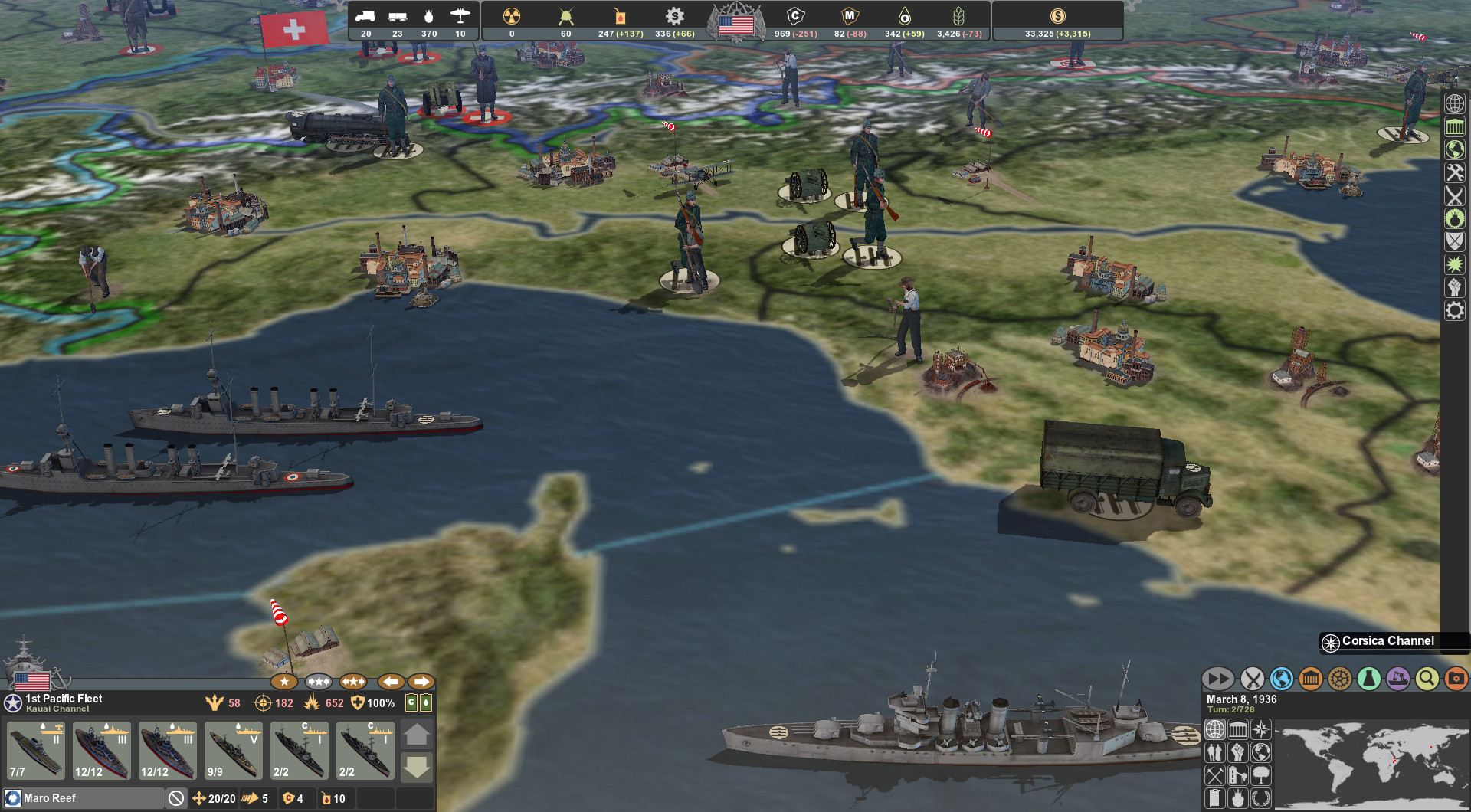
Task: Toggle the tree map filter beside minimap
Action: [x=1260, y=775]
